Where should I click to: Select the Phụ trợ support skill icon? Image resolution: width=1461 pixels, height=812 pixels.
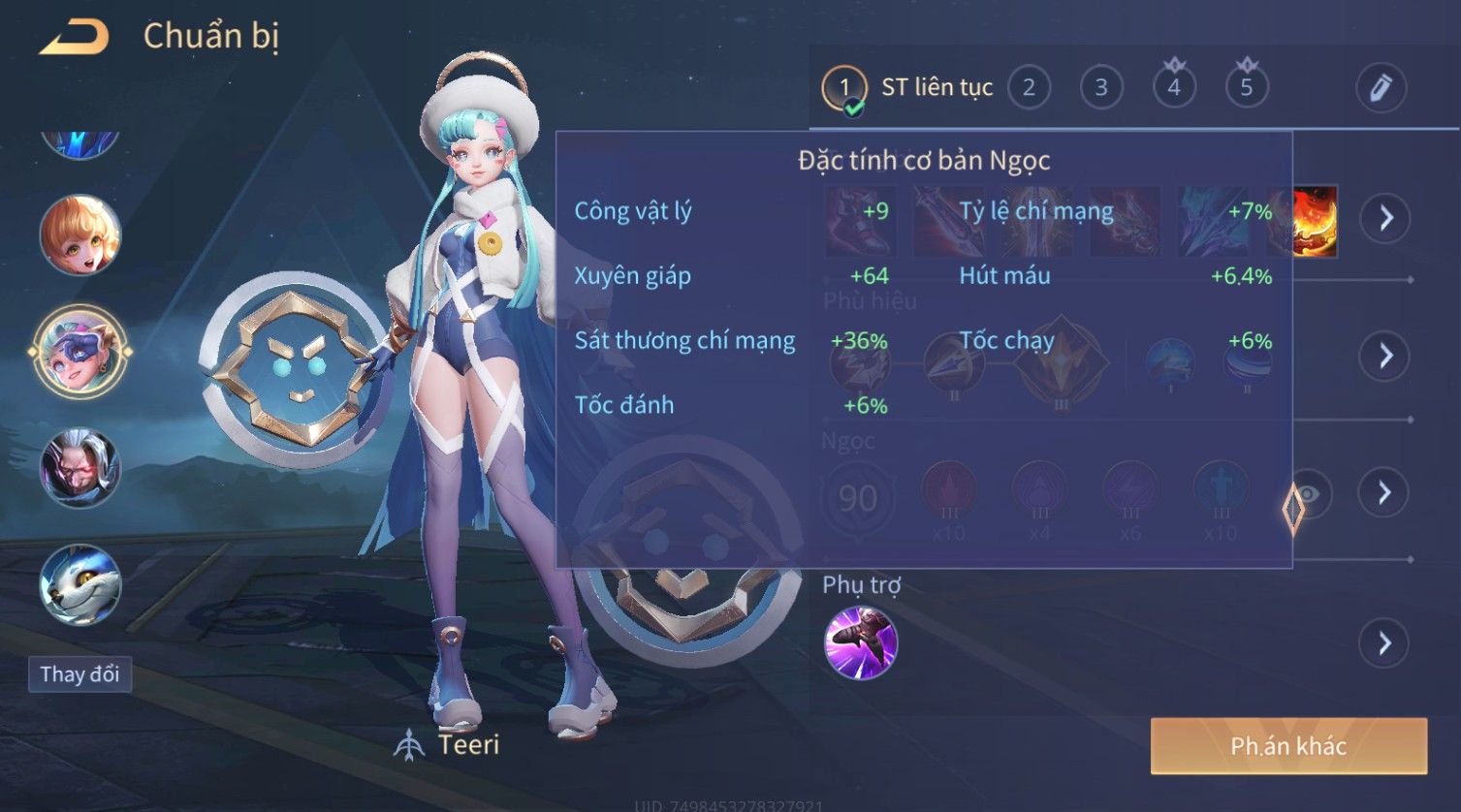tap(861, 642)
